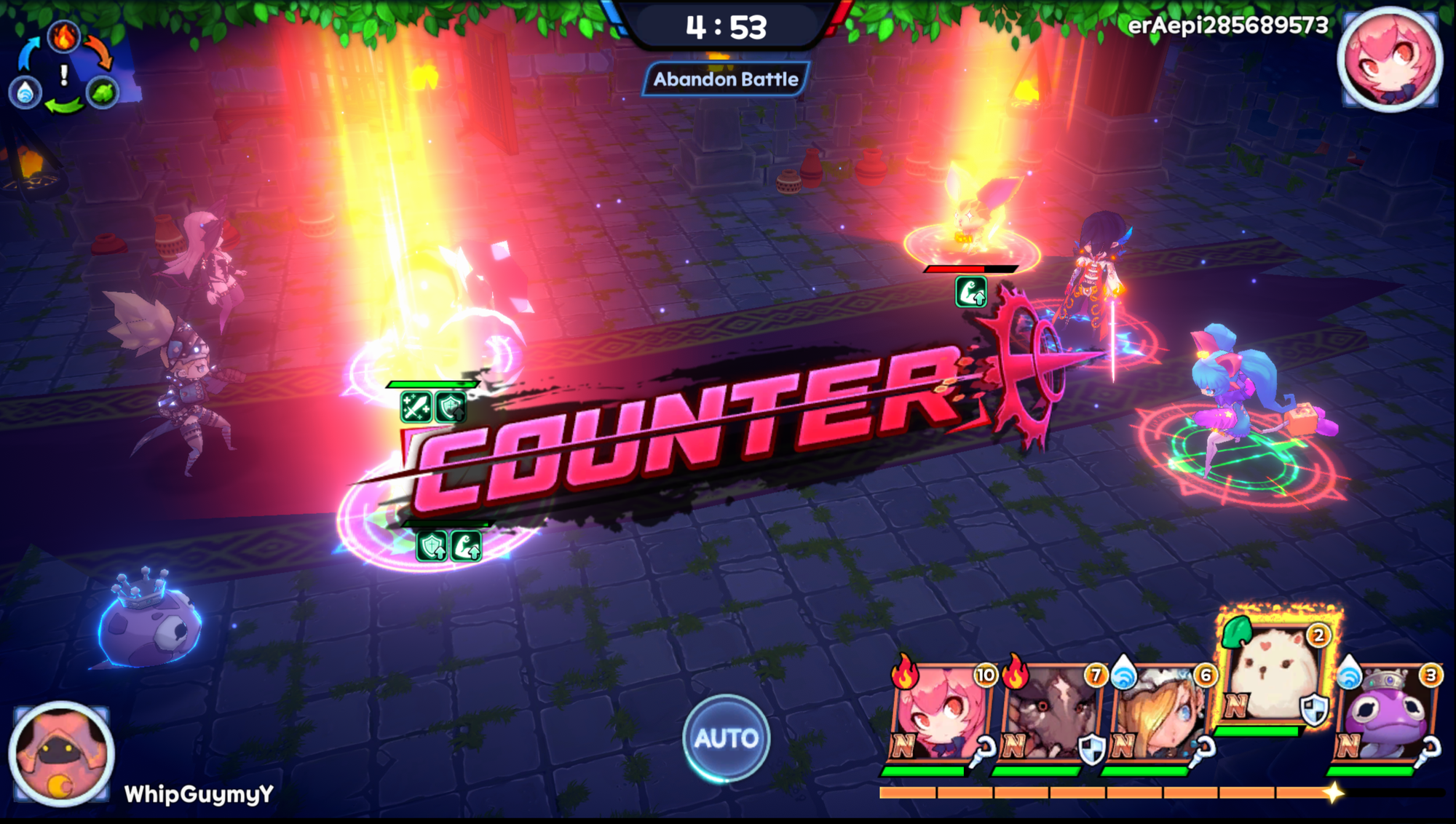Open WhipGuymyY's hooded avatar portrait

click(x=61, y=753)
